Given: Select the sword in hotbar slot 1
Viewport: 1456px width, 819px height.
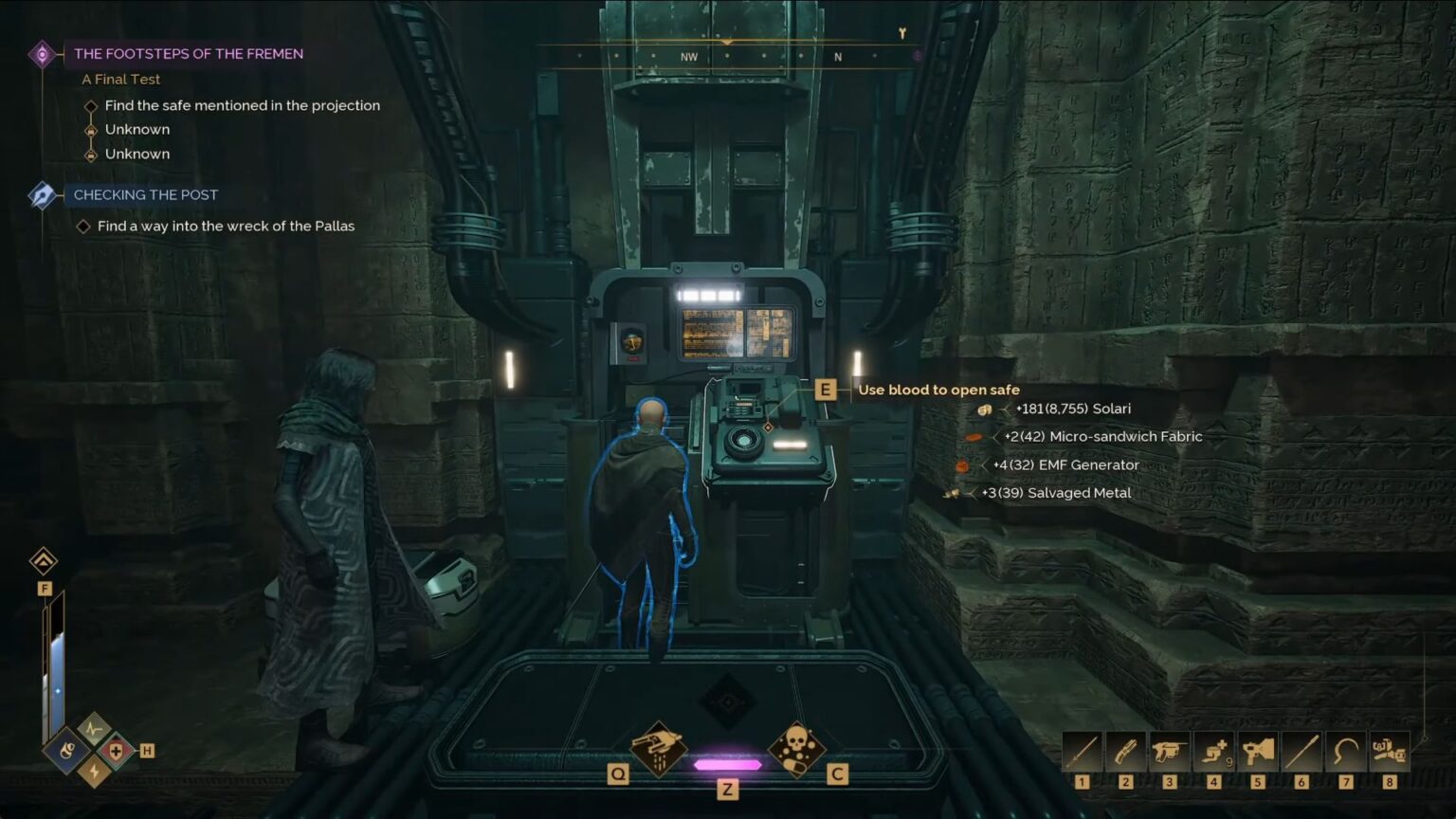Looking at the screenshot, I should point(1081,752).
